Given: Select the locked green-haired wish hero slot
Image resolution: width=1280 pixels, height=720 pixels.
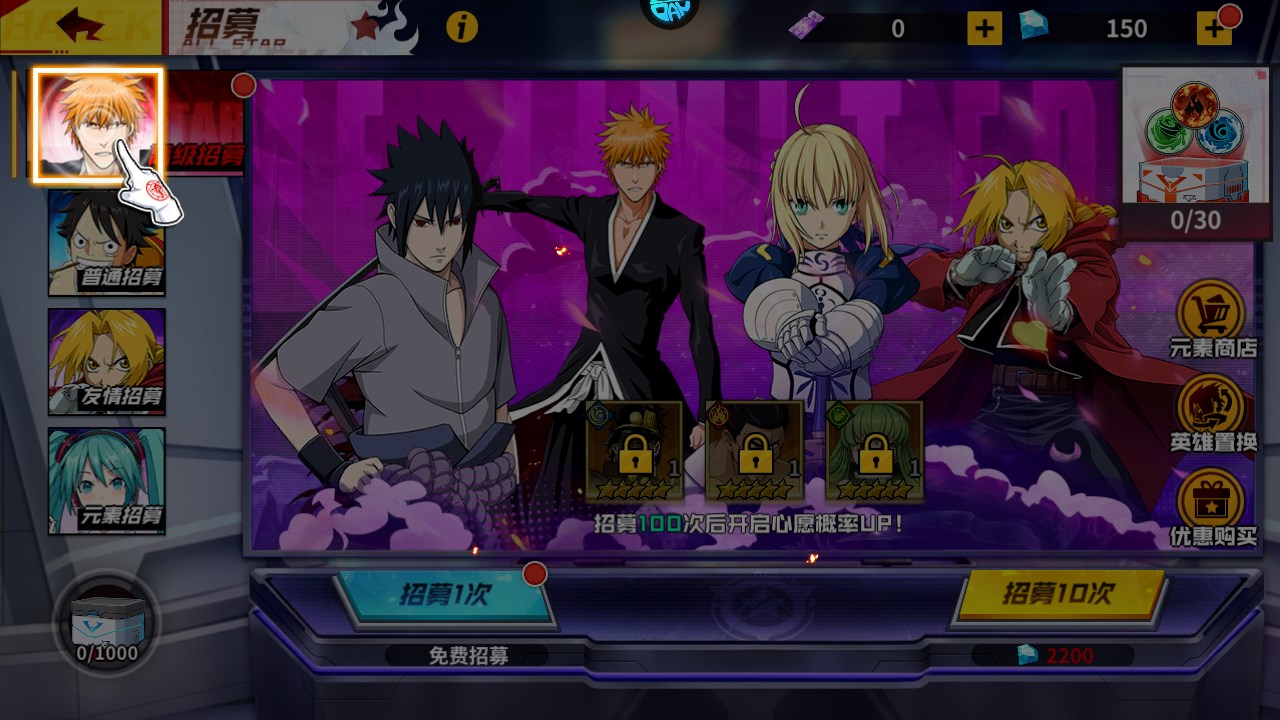Looking at the screenshot, I should click(x=874, y=451).
